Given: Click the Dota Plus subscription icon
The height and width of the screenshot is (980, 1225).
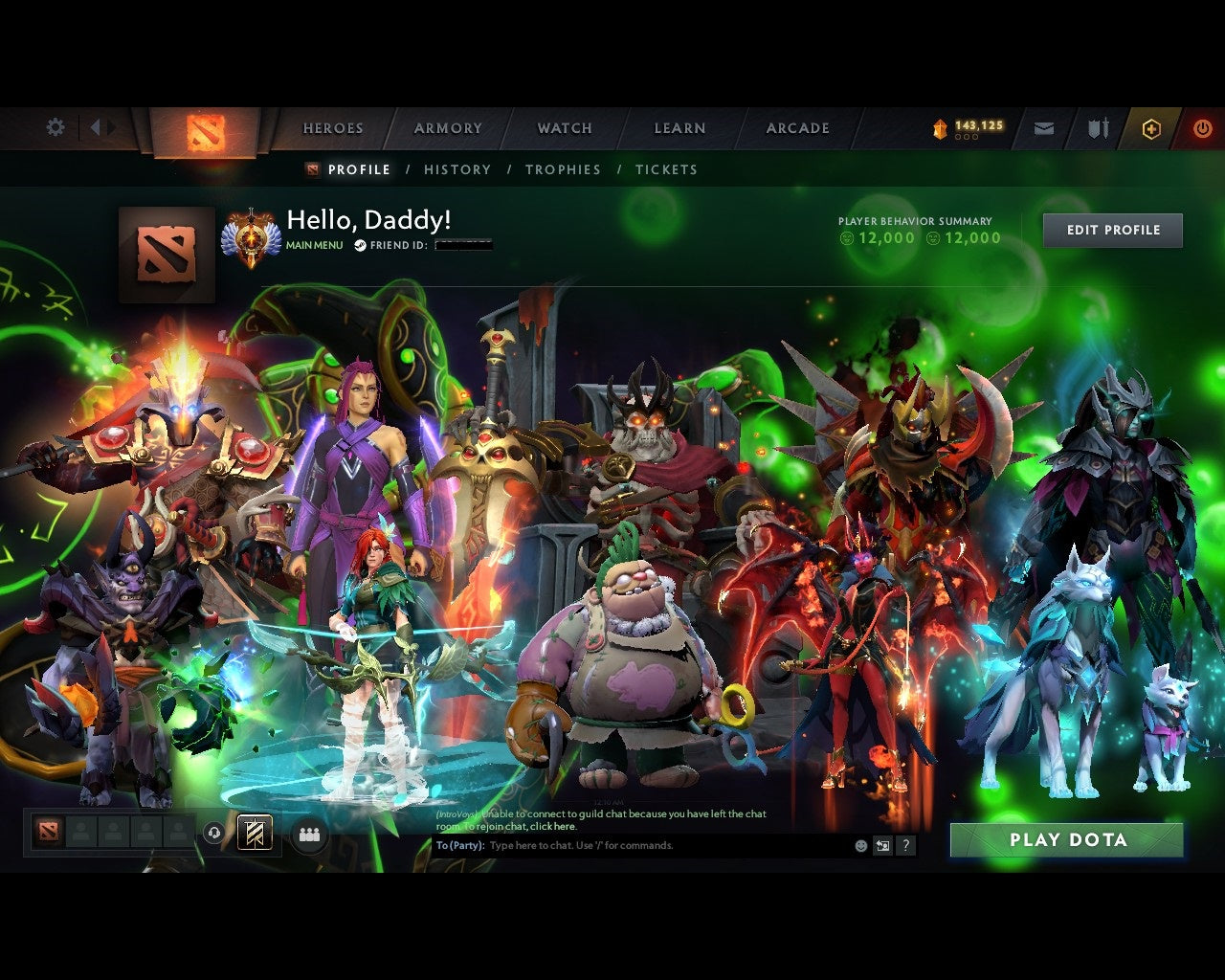Looking at the screenshot, I should pos(1151,127).
